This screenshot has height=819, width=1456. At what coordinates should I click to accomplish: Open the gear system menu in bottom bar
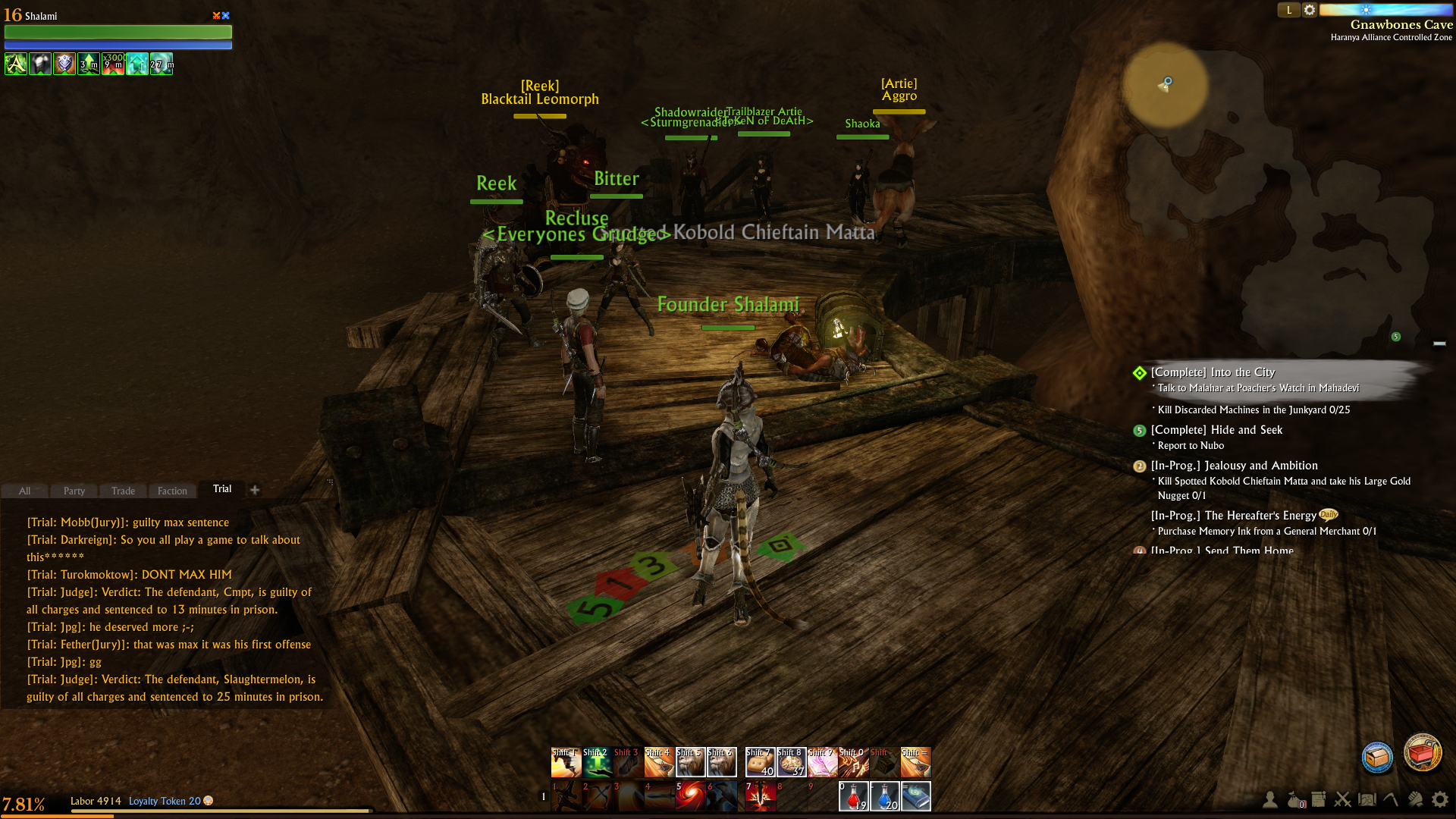1439,799
